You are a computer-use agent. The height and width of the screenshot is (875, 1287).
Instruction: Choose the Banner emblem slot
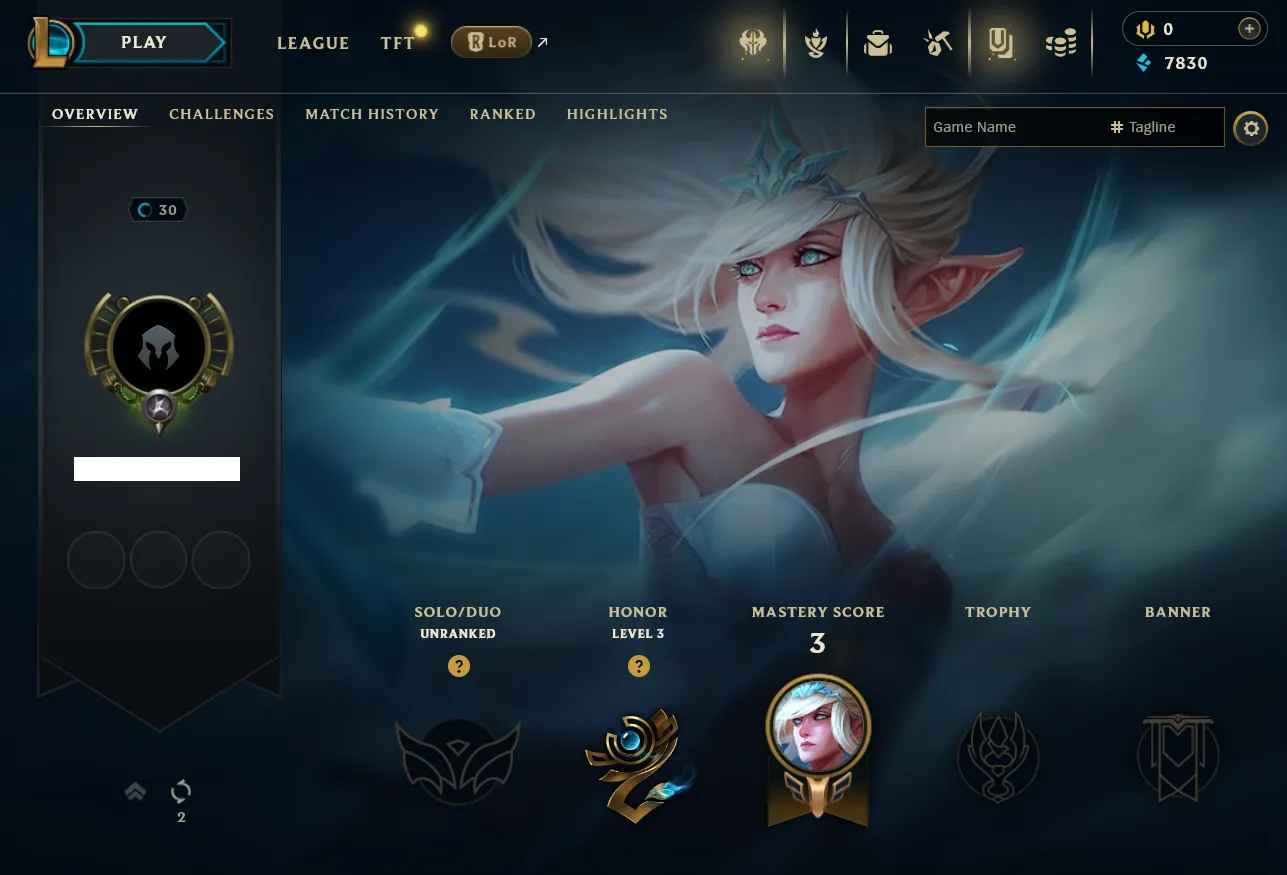point(1177,757)
